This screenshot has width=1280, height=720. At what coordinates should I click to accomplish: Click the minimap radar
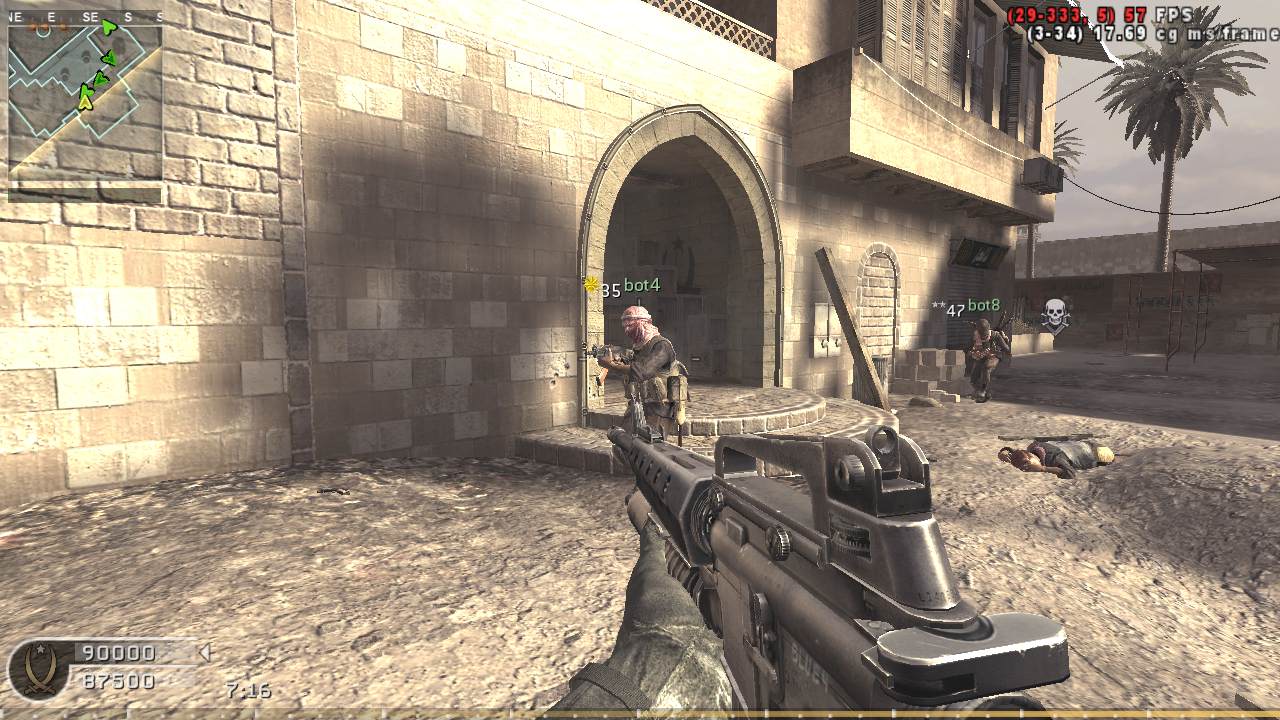click(85, 98)
